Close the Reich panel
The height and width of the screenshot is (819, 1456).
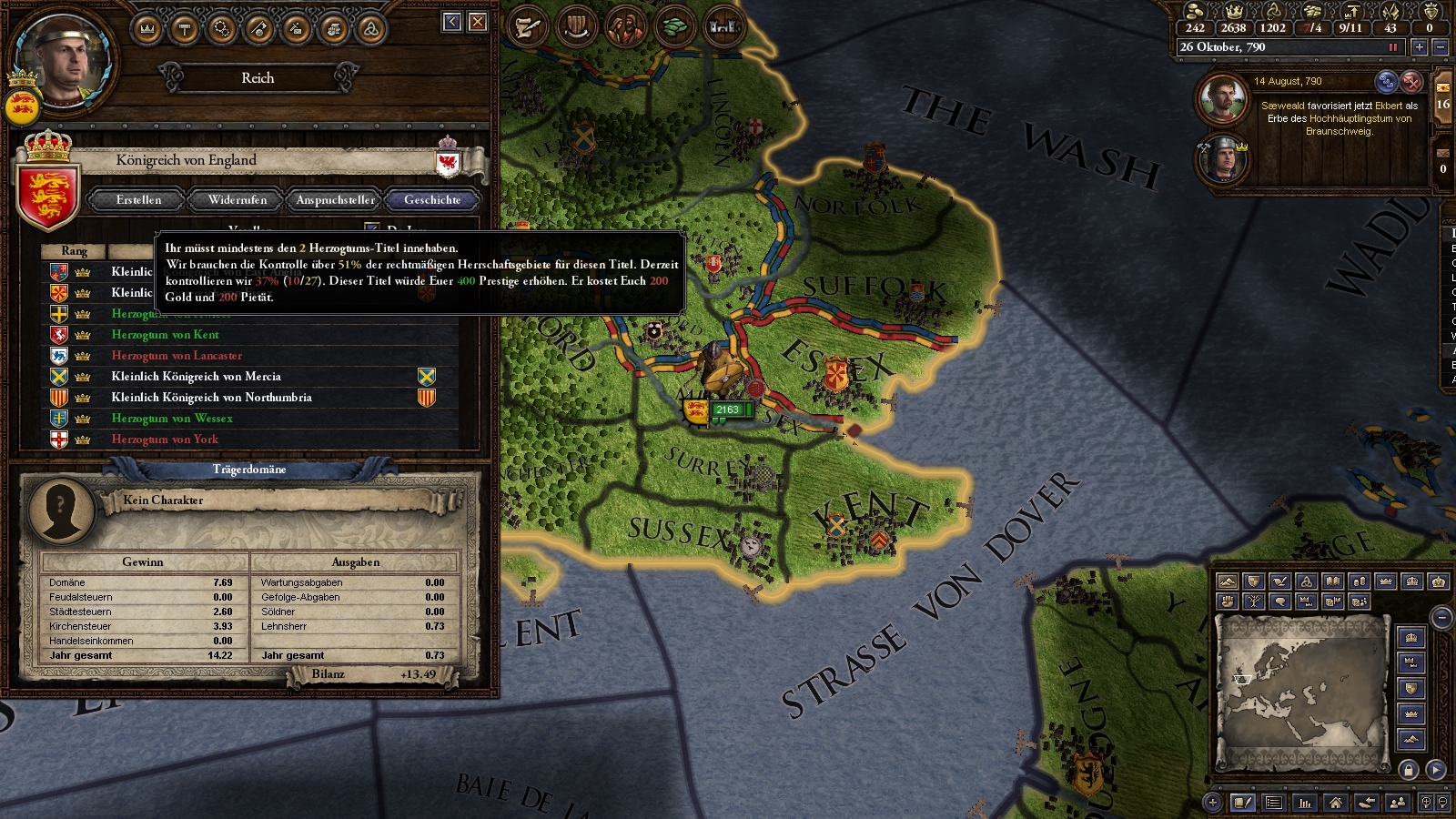click(x=478, y=22)
